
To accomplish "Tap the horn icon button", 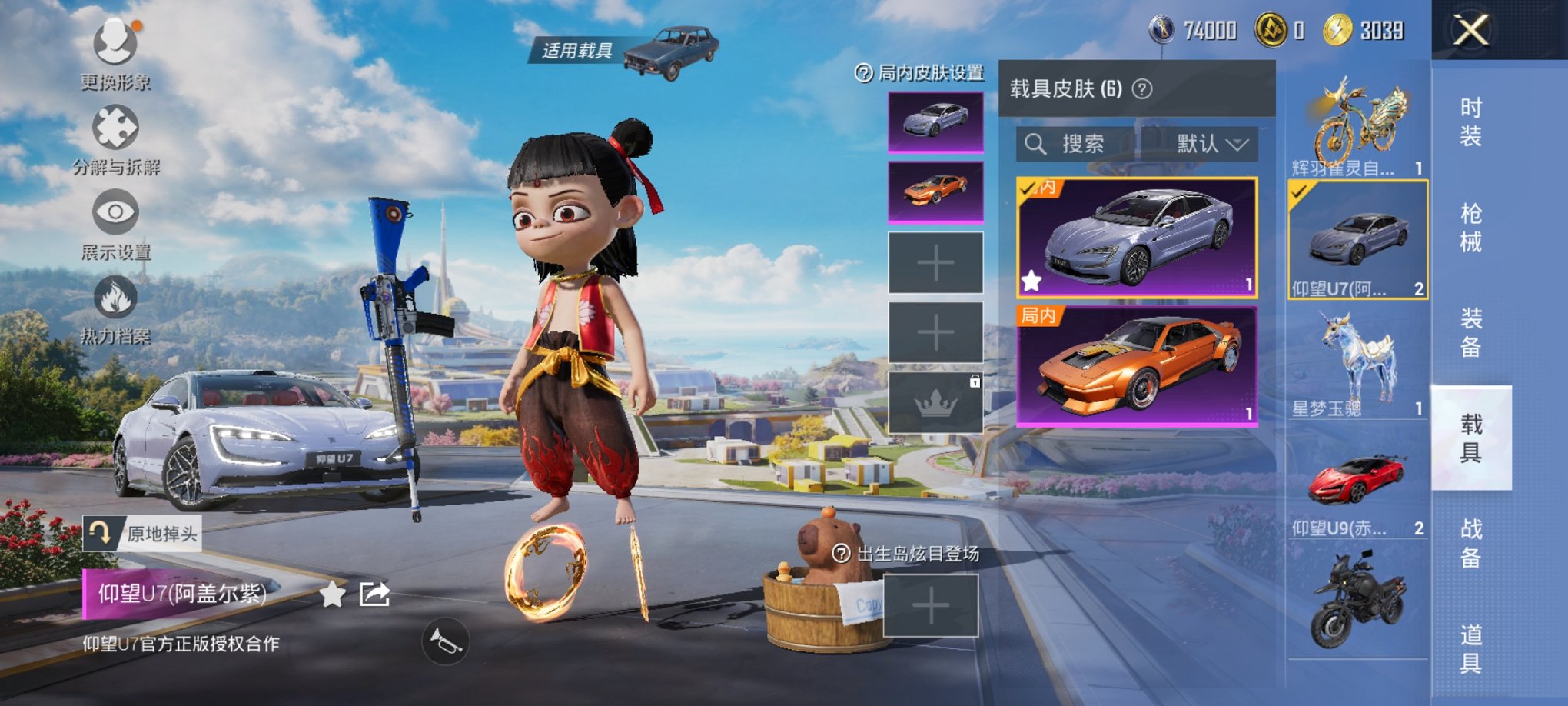I will pyautogui.click(x=445, y=641).
